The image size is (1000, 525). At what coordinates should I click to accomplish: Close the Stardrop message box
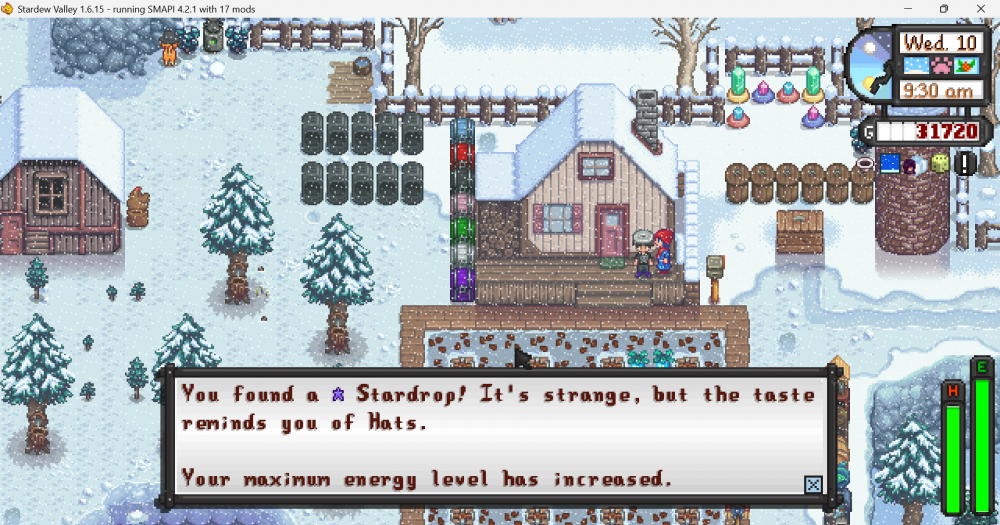click(813, 485)
